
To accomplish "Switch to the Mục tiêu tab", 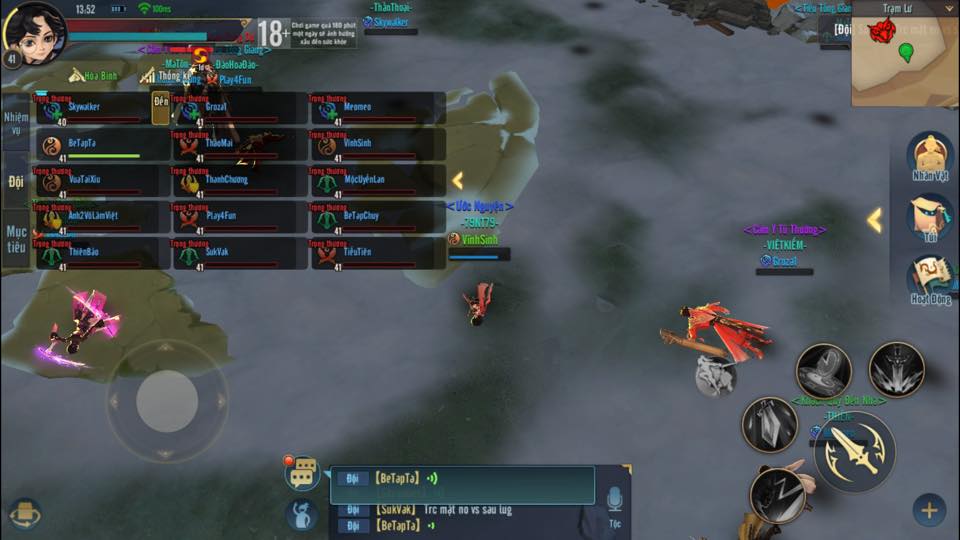I will tap(15, 238).
